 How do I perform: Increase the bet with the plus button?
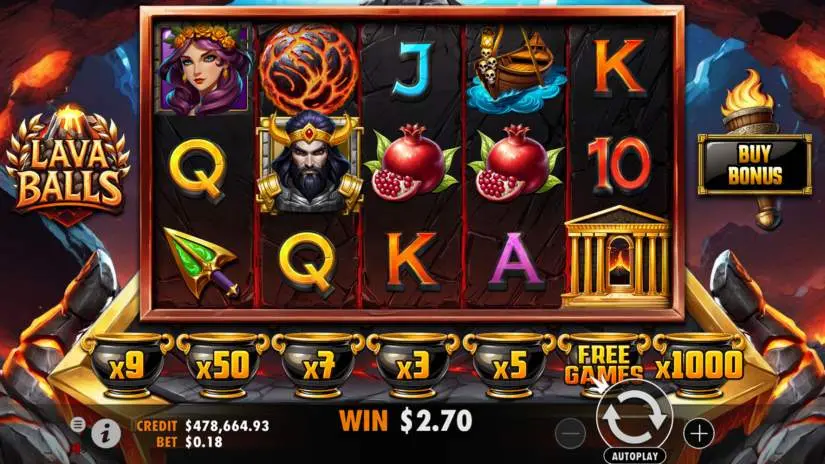pyautogui.click(x=700, y=433)
